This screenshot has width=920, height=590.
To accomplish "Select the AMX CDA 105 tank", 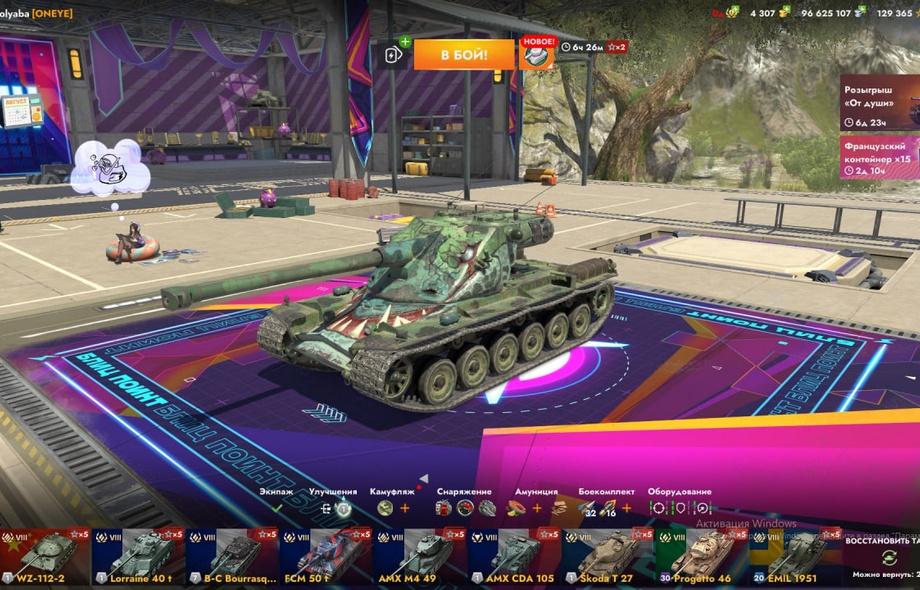I will click(x=513, y=557).
